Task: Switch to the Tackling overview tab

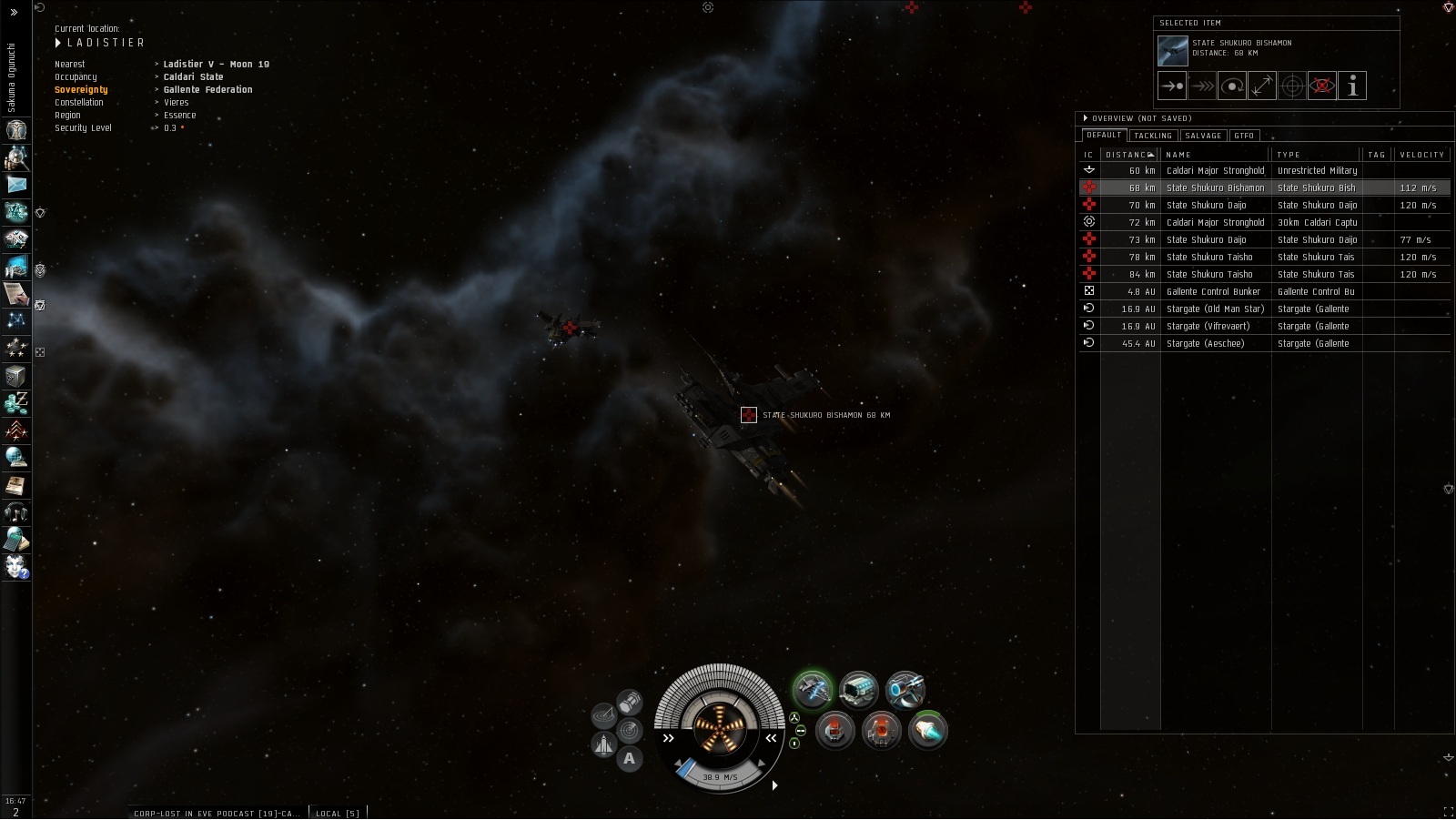Action: 1152,136
